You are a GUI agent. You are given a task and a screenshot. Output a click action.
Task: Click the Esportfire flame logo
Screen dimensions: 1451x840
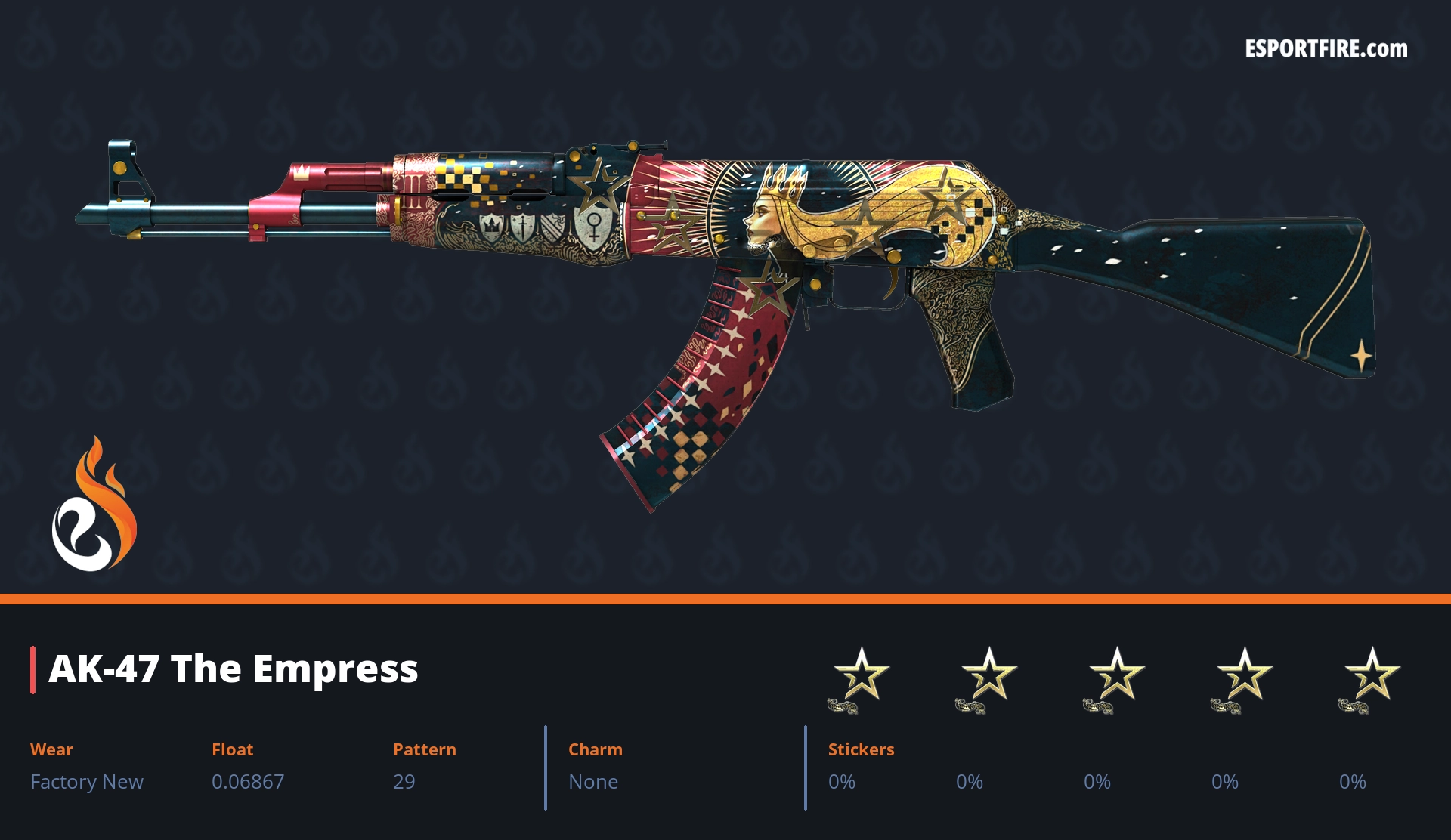point(94,505)
